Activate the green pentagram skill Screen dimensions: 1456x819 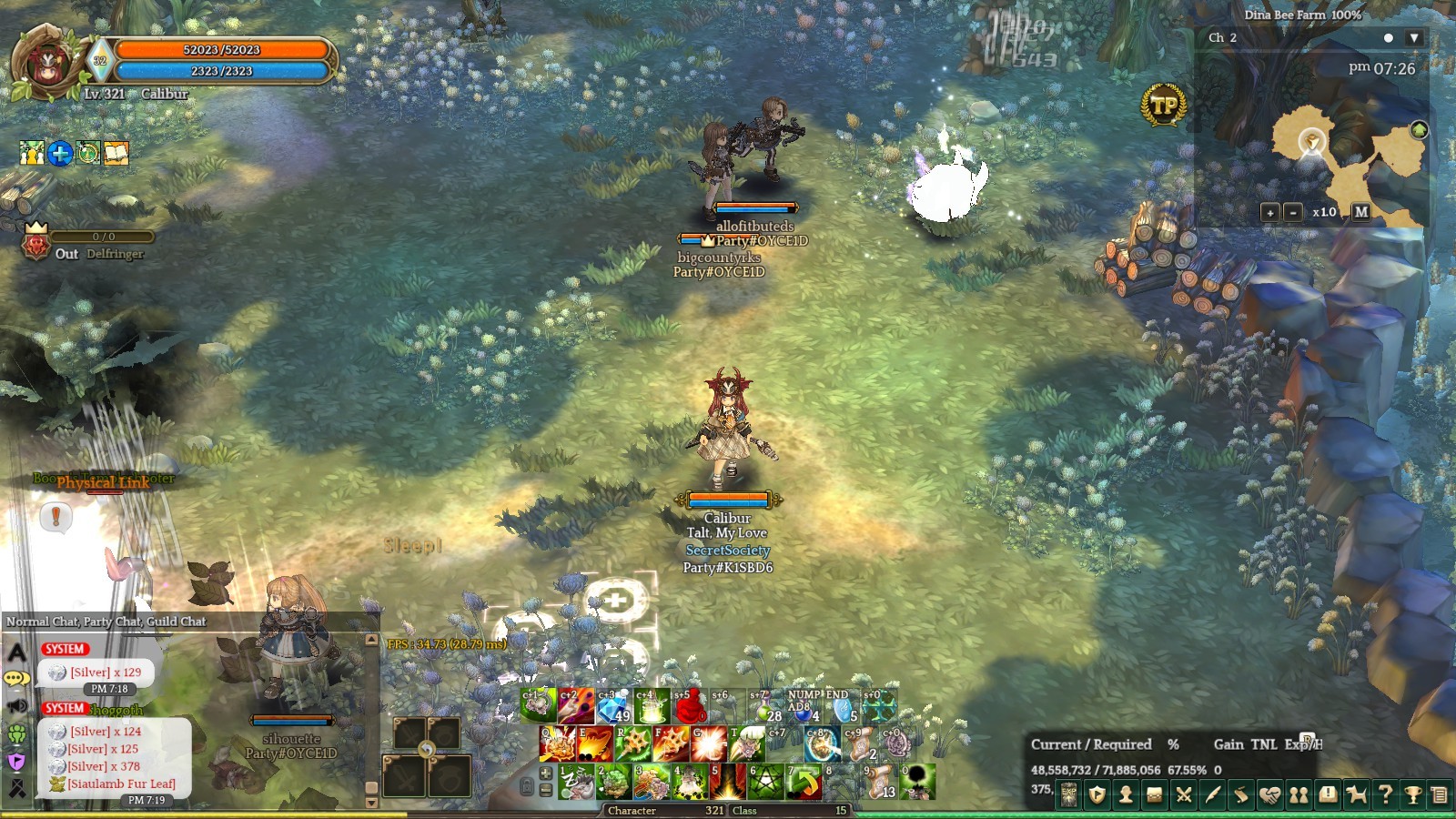pos(765,783)
